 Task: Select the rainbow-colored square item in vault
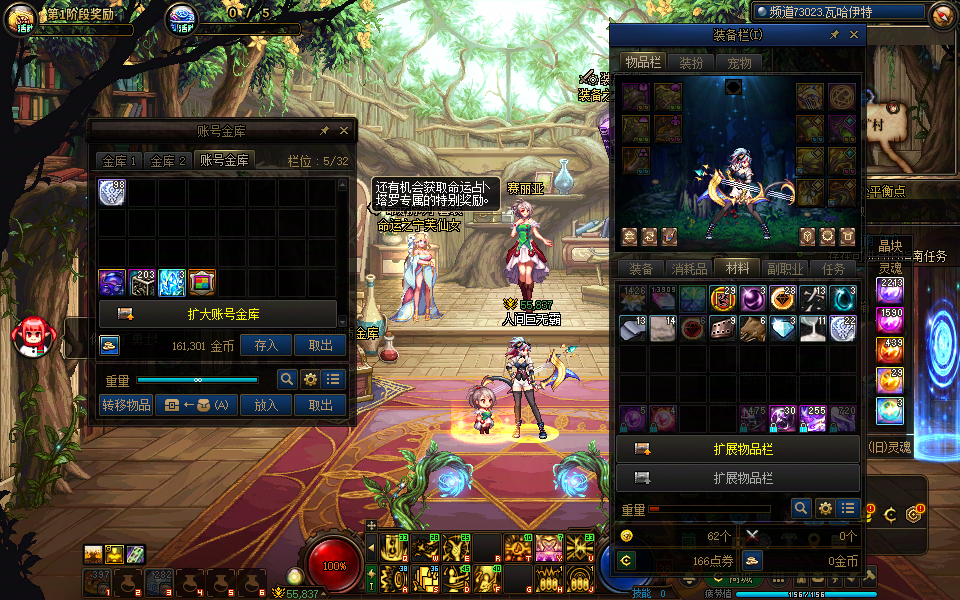point(202,282)
